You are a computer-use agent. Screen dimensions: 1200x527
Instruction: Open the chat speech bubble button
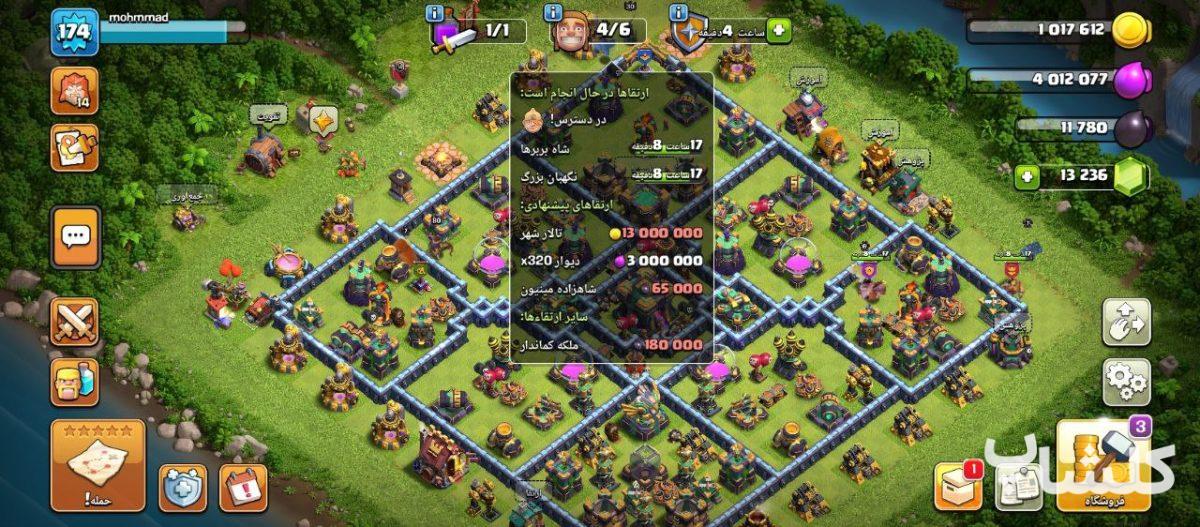point(75,237)
